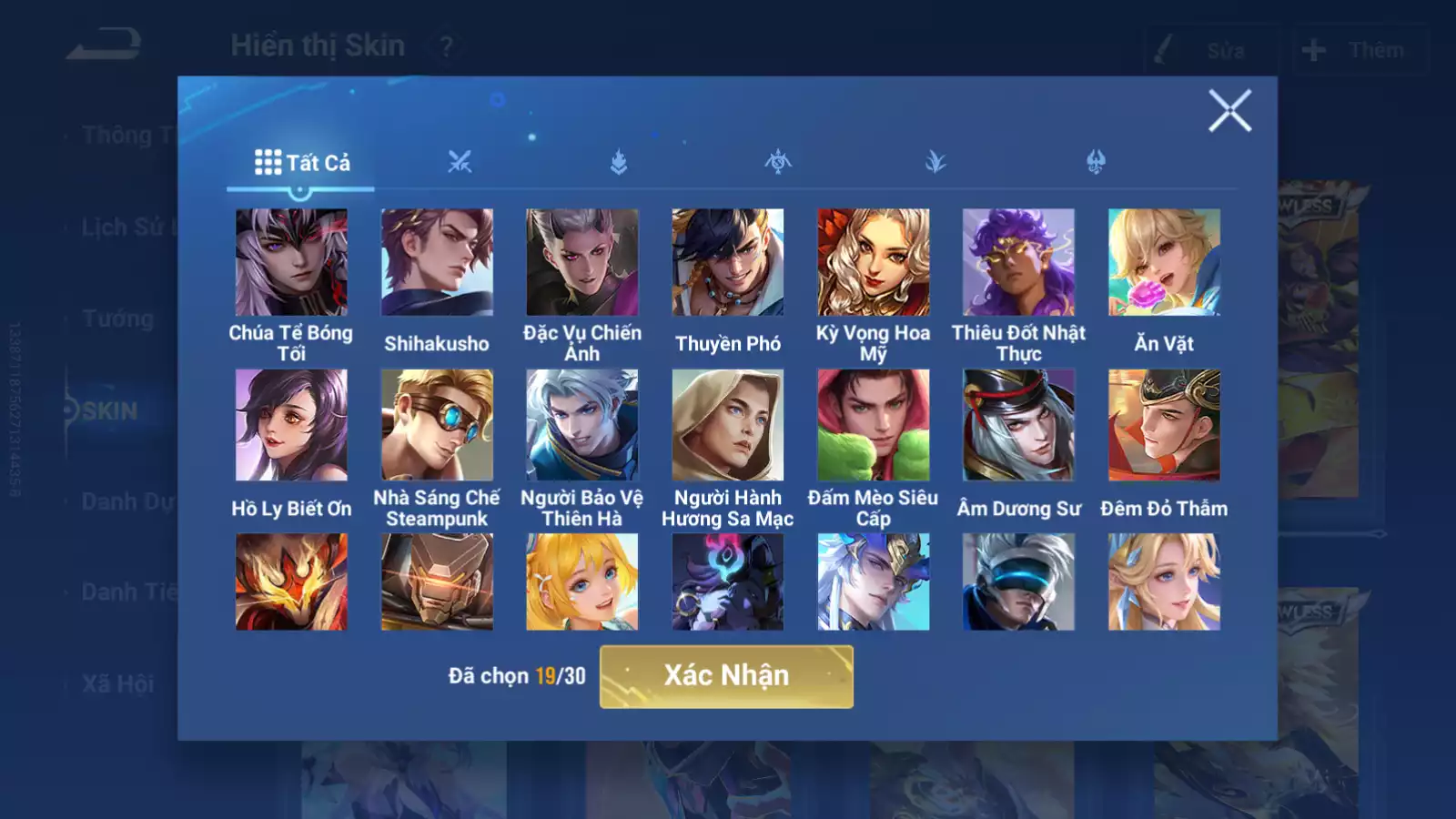
Task: Filter skins by crossed swords class tab
Action: (460, 163)
